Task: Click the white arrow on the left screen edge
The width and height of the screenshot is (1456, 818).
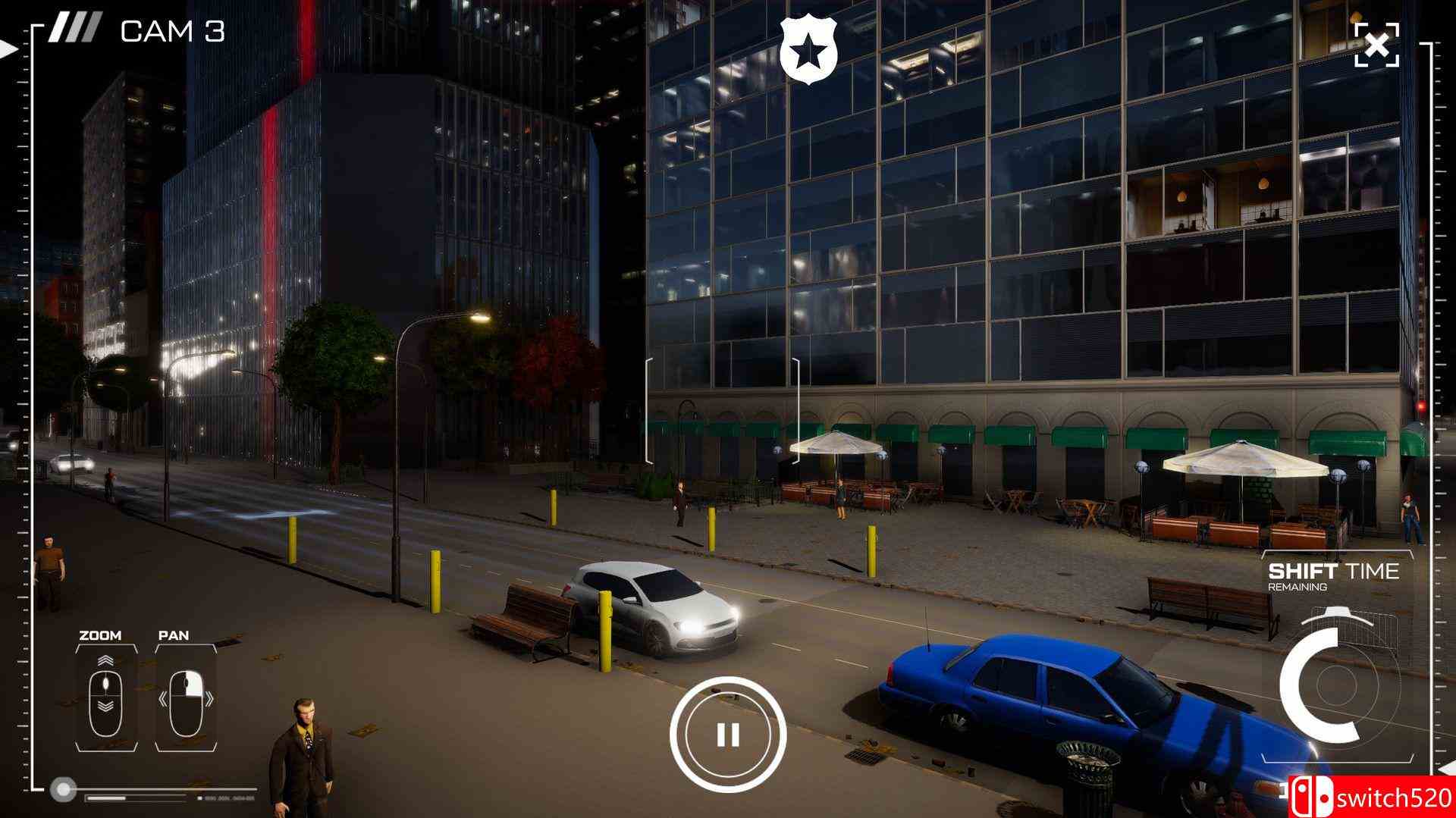Action: (8, 49)
